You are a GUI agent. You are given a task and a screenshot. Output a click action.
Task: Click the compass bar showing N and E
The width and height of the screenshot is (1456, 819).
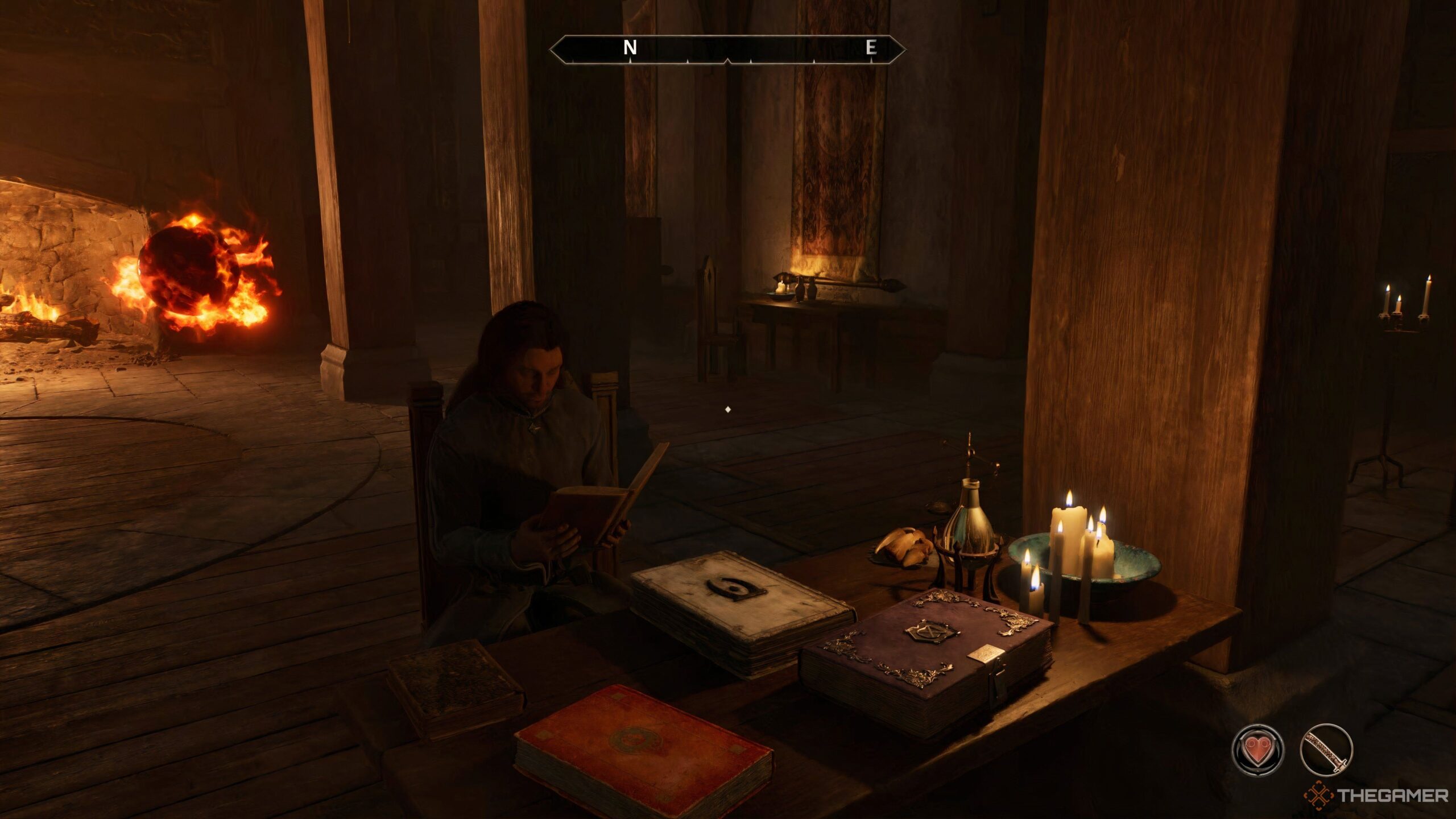[727, 49]
